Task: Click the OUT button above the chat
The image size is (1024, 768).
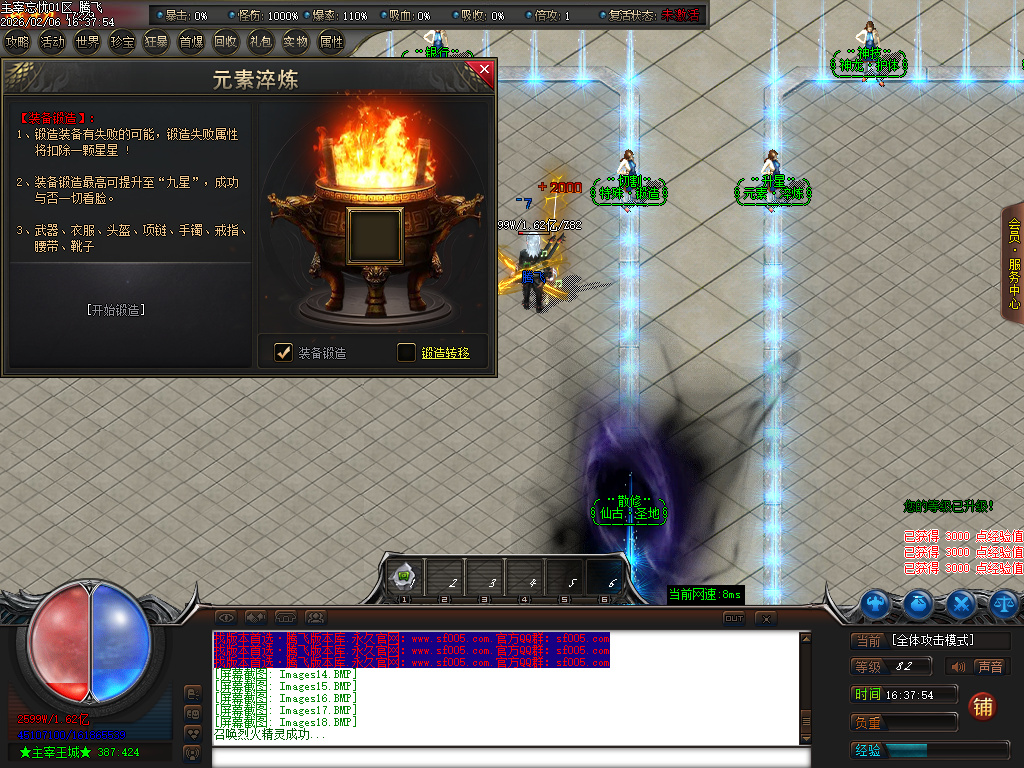Action: [734, 619]
